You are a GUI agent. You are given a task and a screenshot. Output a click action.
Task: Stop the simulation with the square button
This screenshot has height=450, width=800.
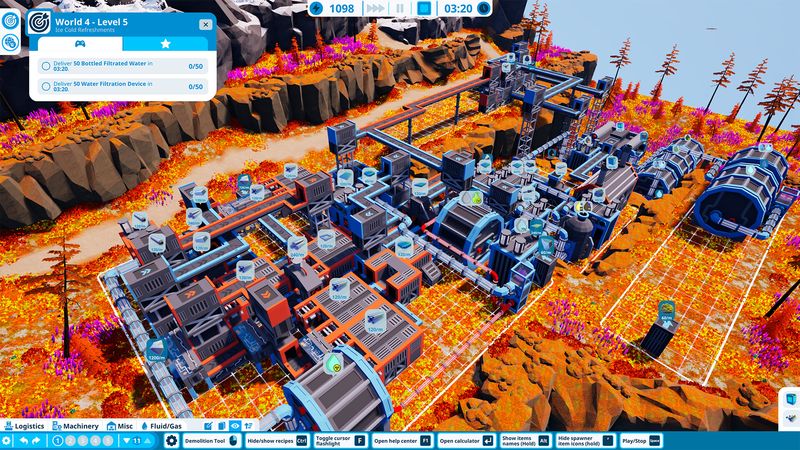click(423, 8)
